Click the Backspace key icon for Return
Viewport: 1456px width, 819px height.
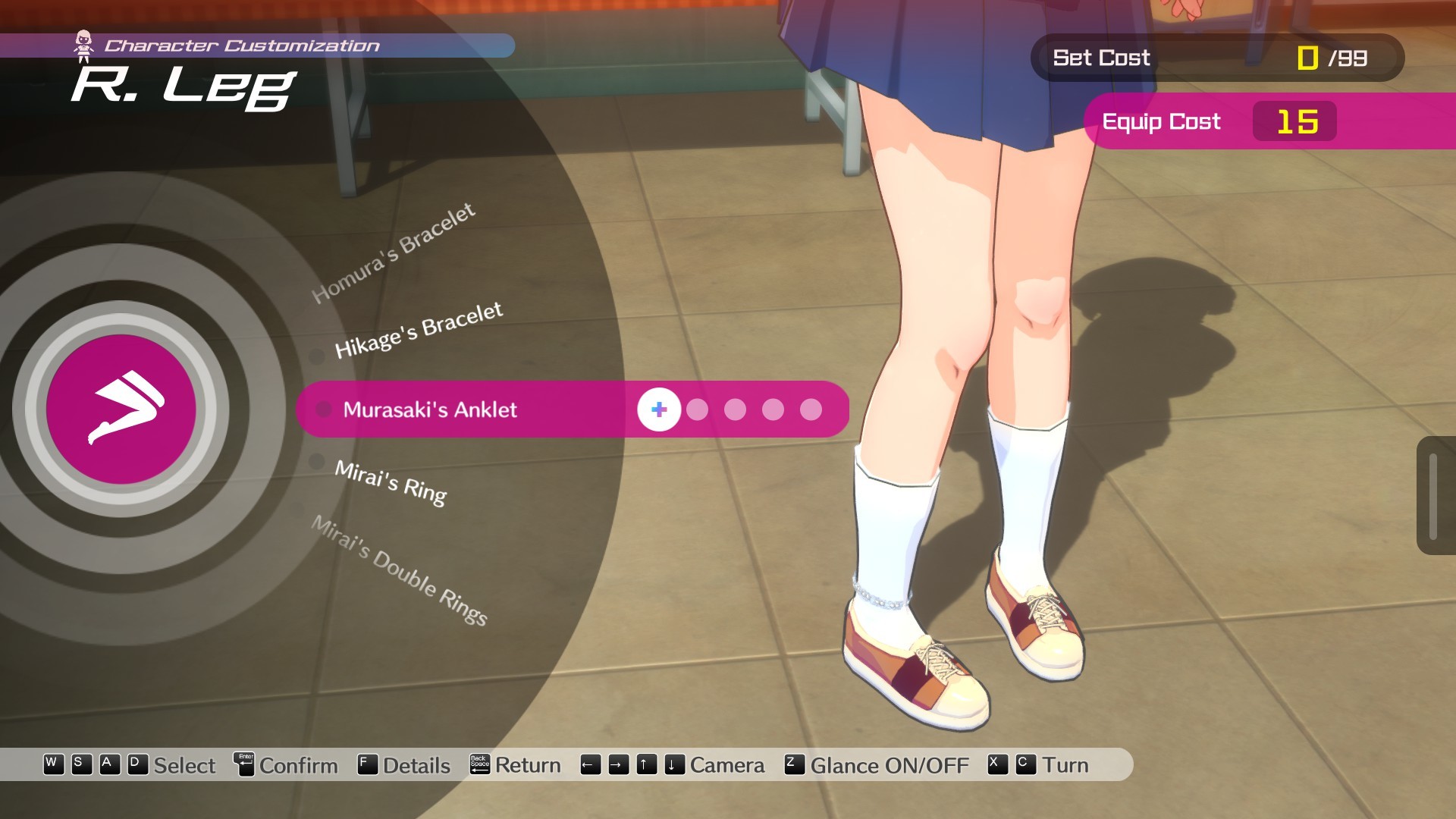point(480,765)
